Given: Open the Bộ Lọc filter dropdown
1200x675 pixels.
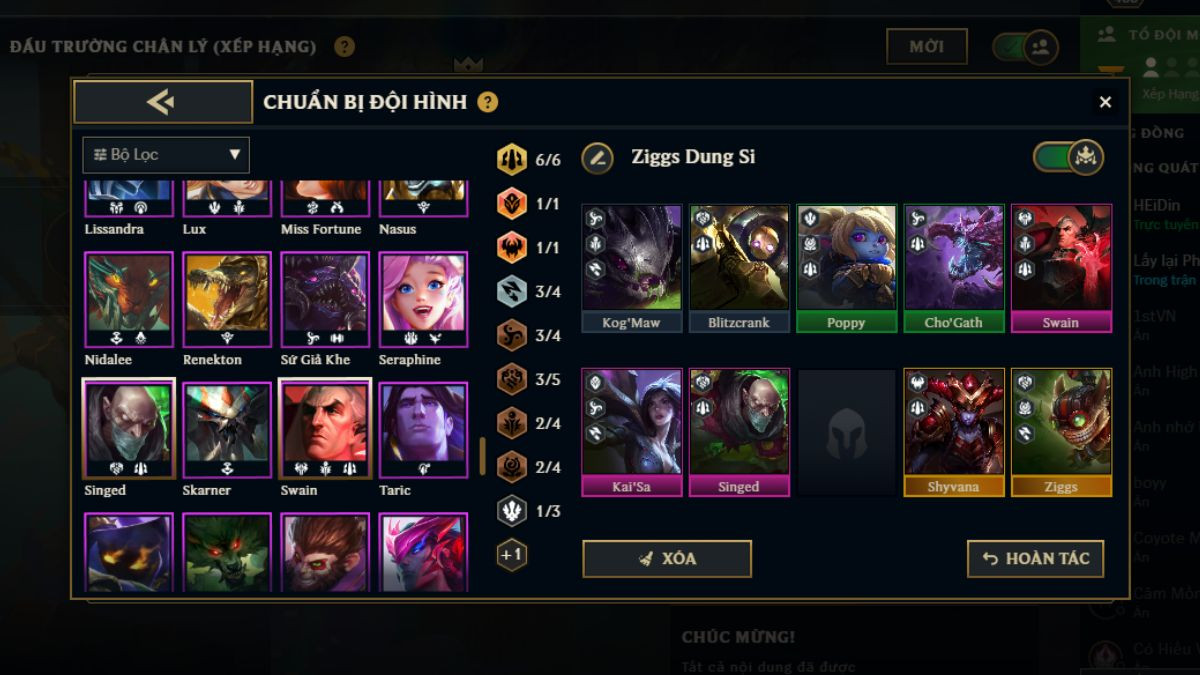Looking at the screenshot, I should pyautogui.click(x=166, y=155).
